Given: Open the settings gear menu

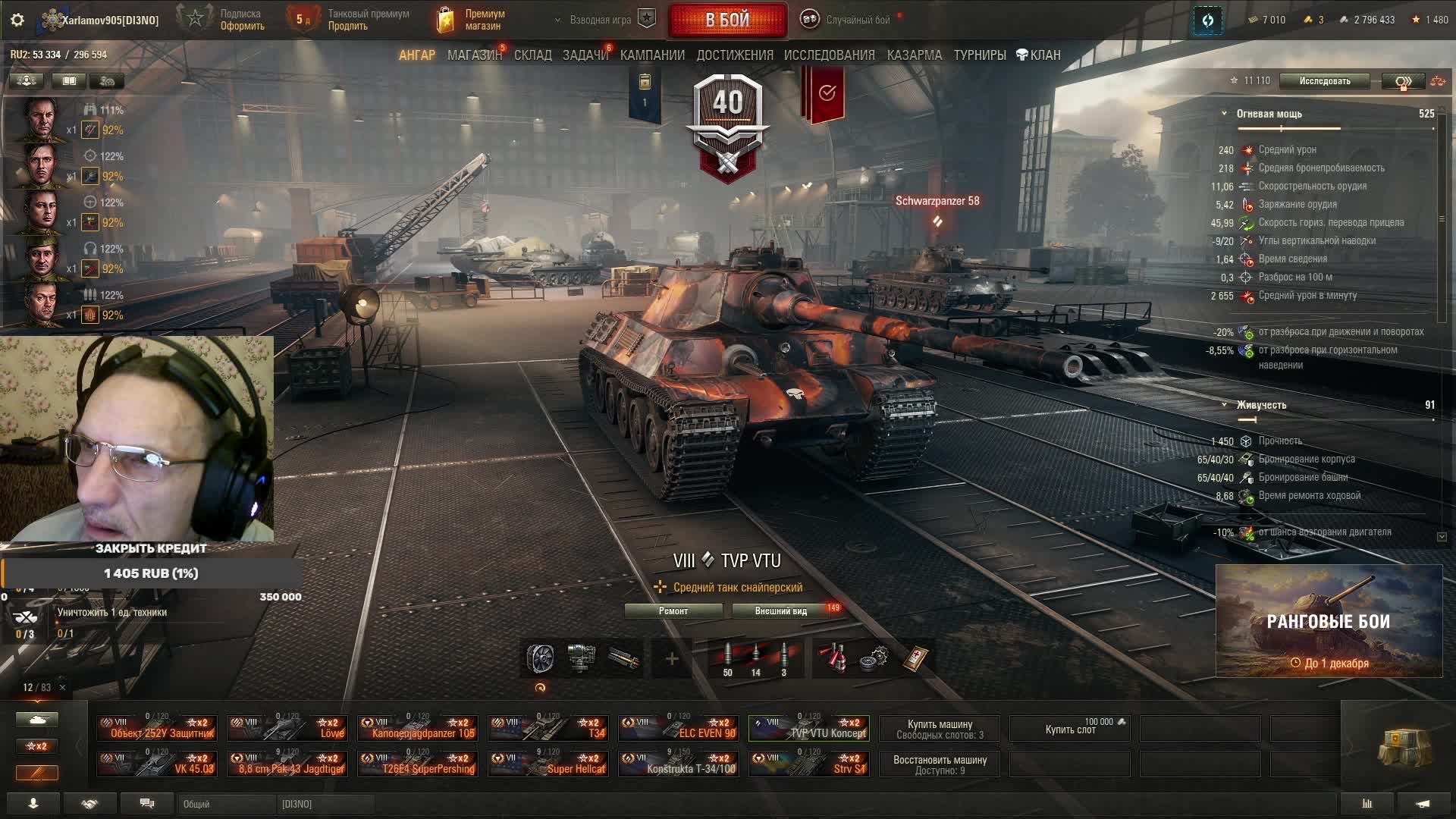Looking at the screenshot, I should (17, 20).
